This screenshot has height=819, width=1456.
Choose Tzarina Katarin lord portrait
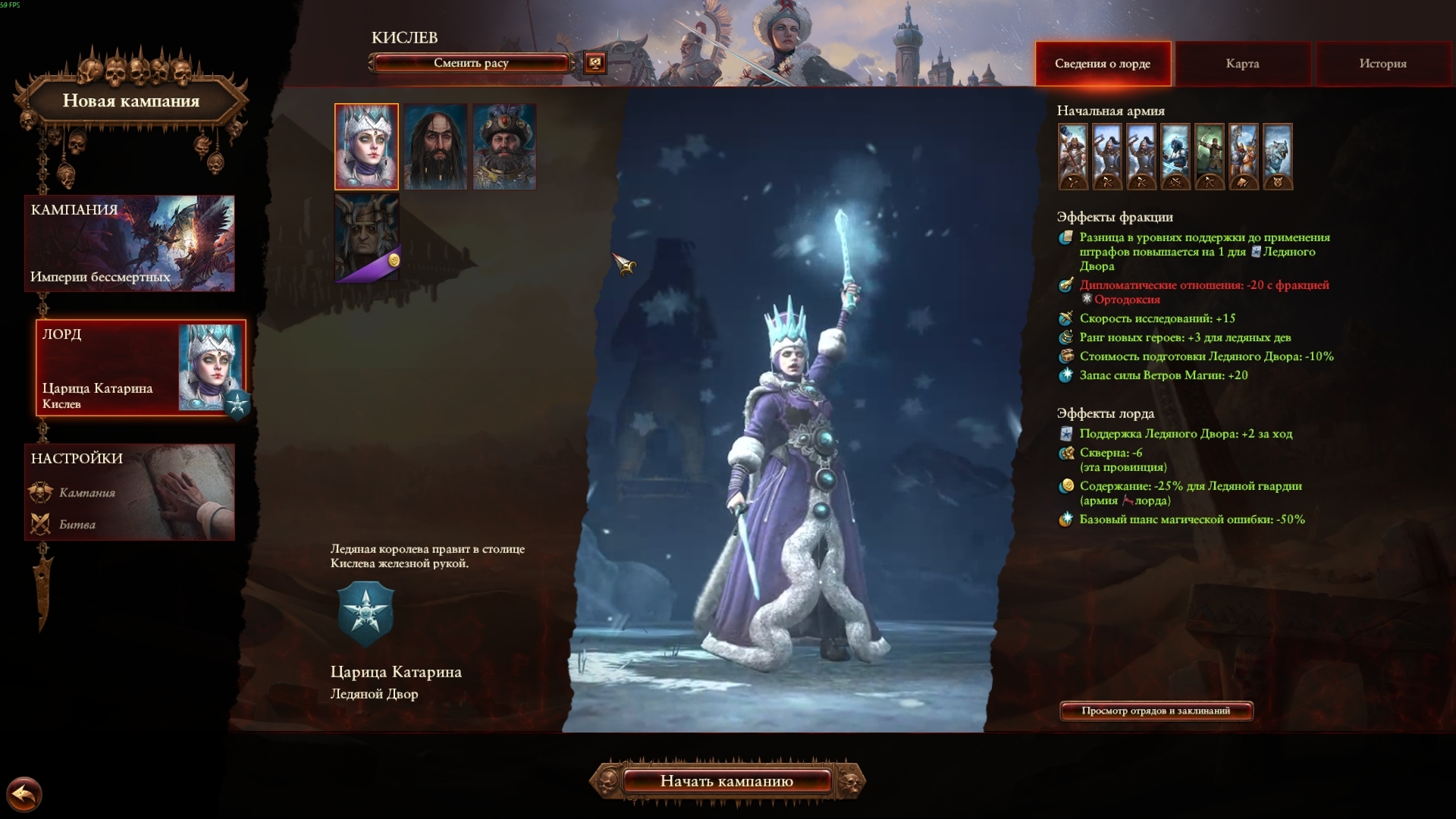(366, 146)
